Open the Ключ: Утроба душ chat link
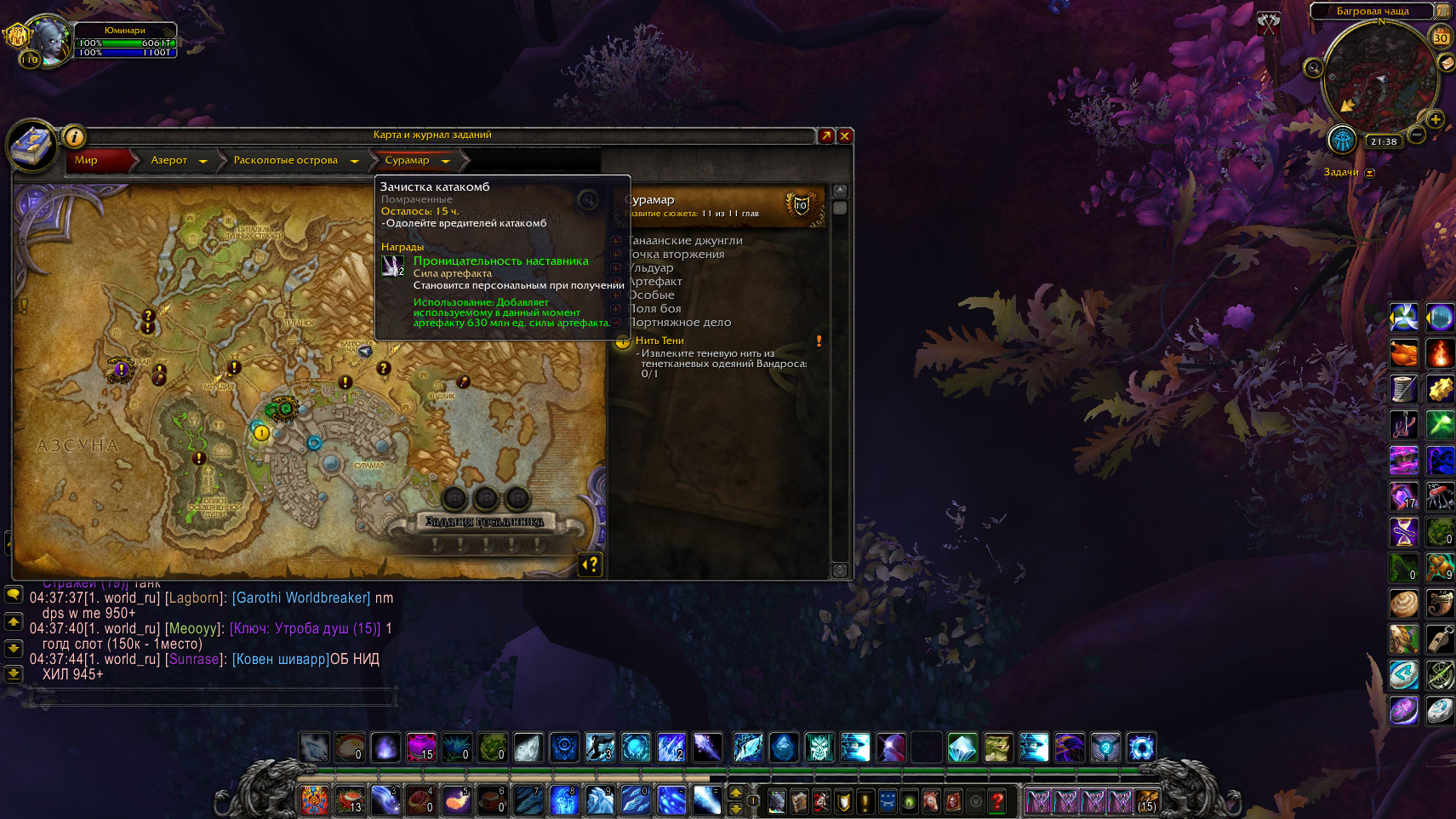 tap(305, 628)
